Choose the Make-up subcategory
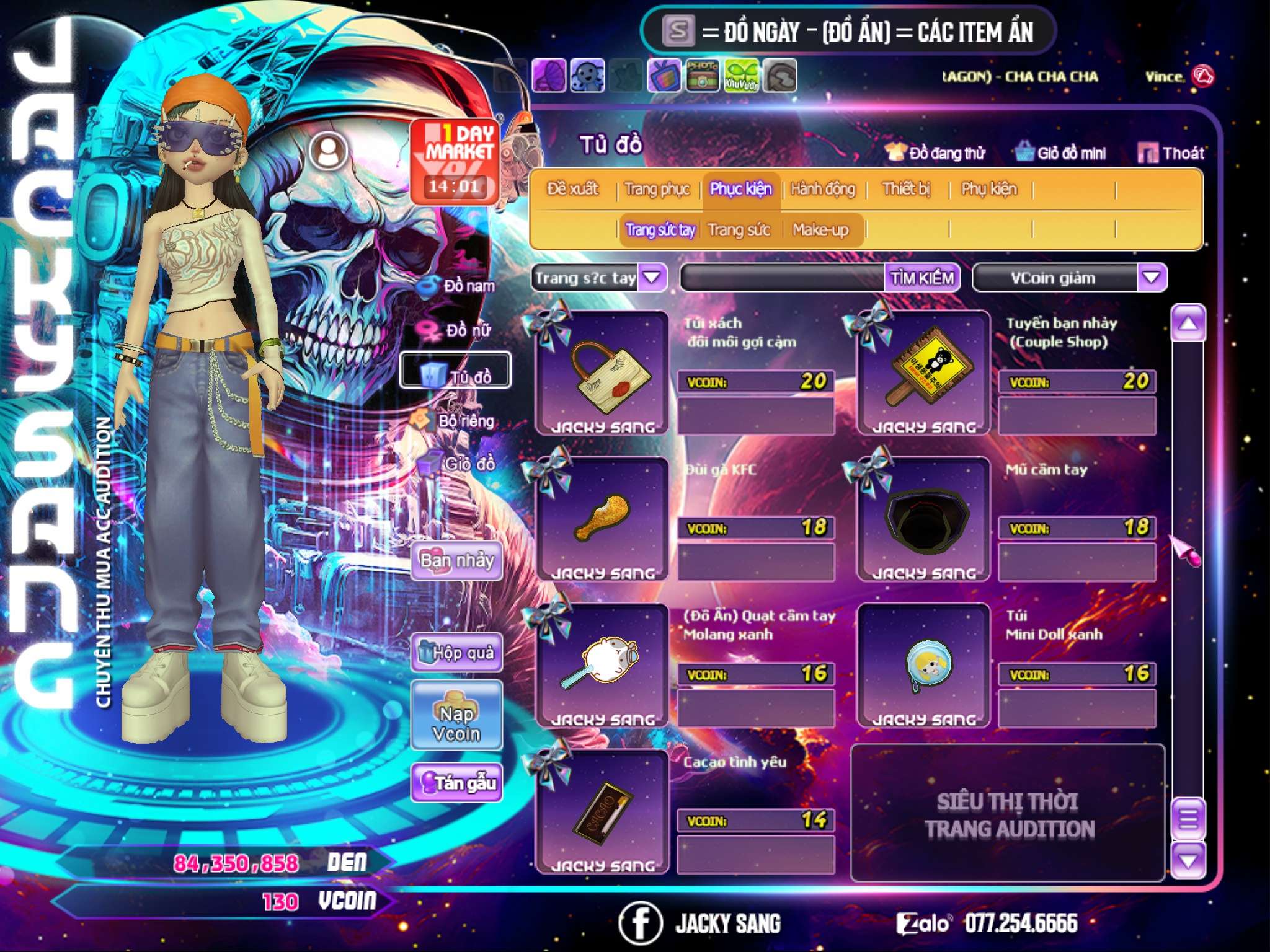Screen dimensions: 1270x952 tap(820, 230)
